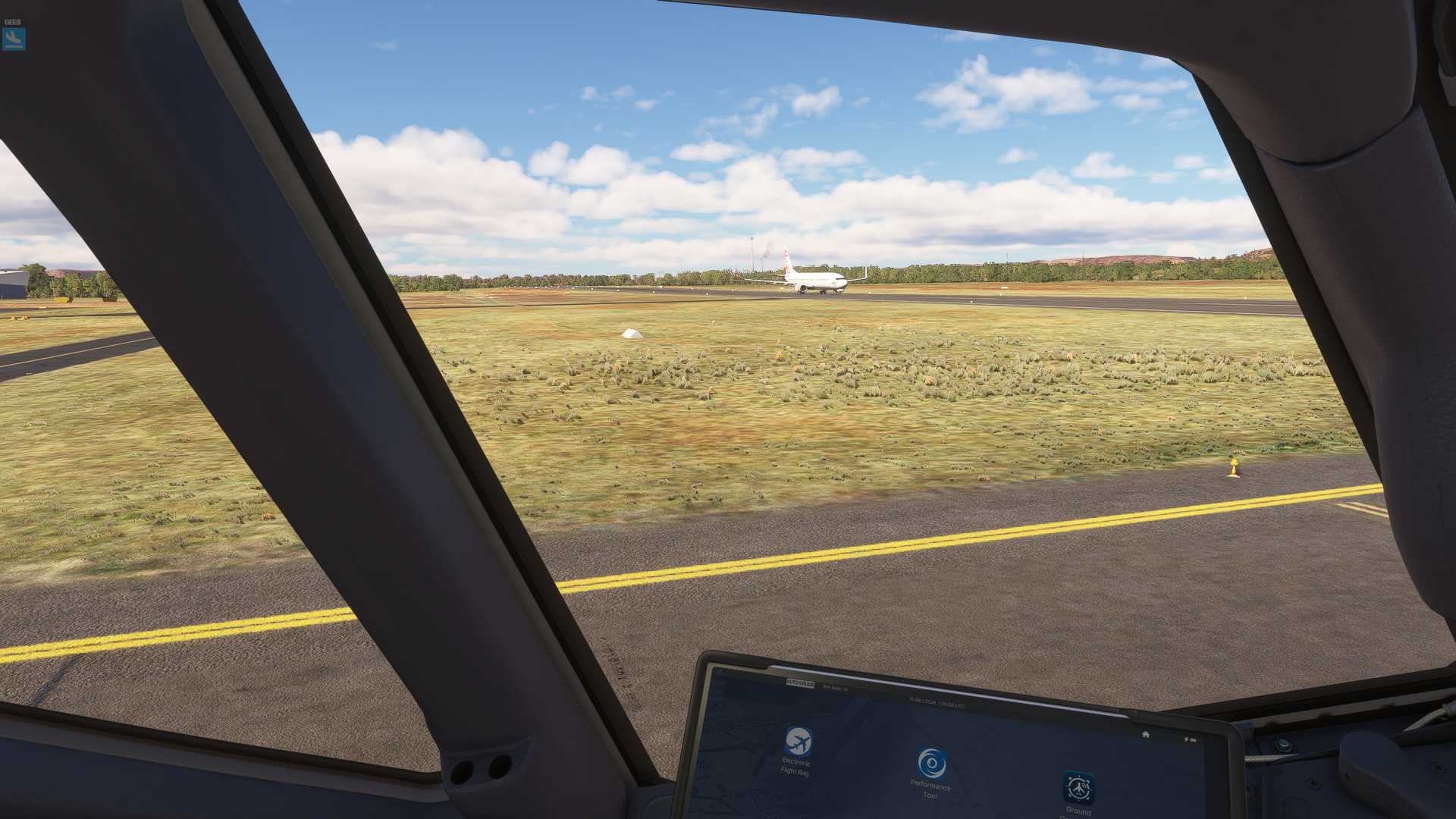The image size is (1456, 819).
Task: Click the GEES landing overlay icon
Action: 14,38
